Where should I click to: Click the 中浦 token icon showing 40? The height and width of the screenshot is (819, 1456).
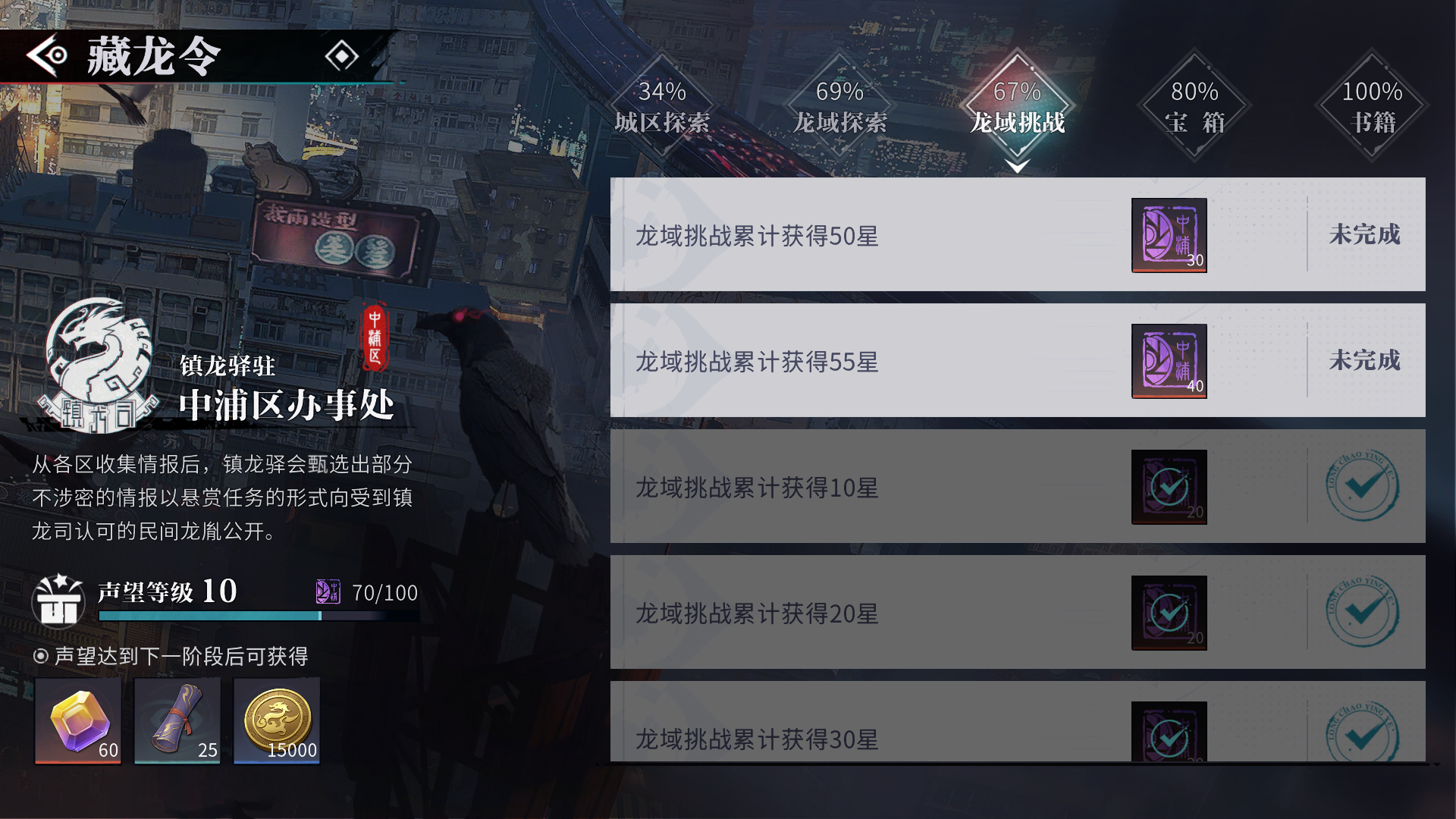1168,362
